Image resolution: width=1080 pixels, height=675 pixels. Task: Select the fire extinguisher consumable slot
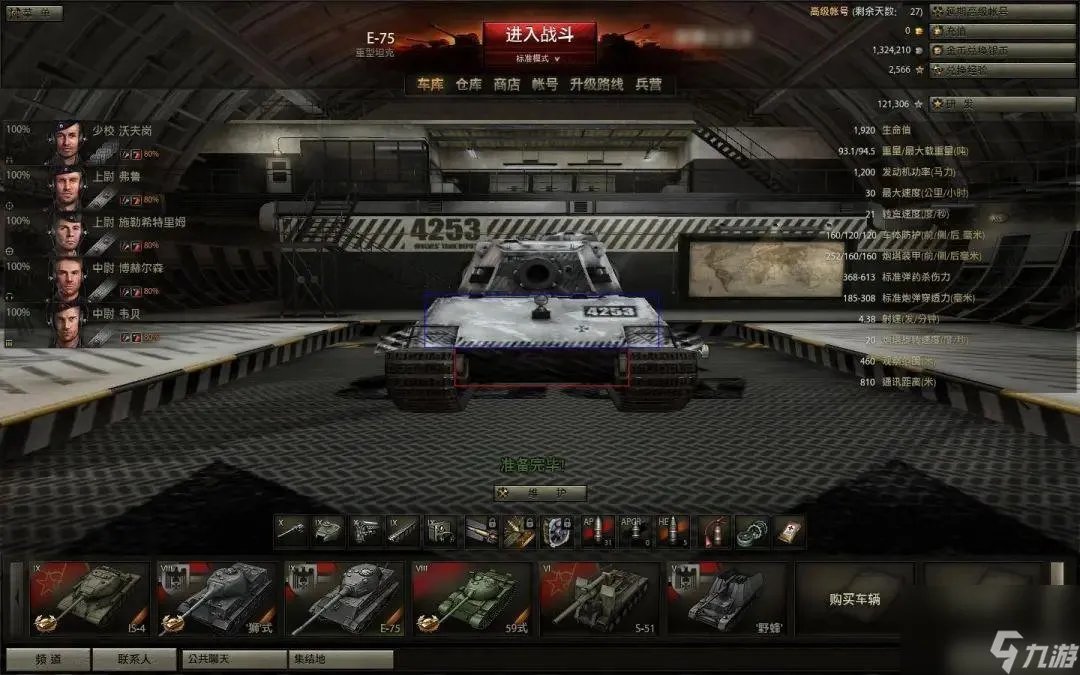coord(711,531)
